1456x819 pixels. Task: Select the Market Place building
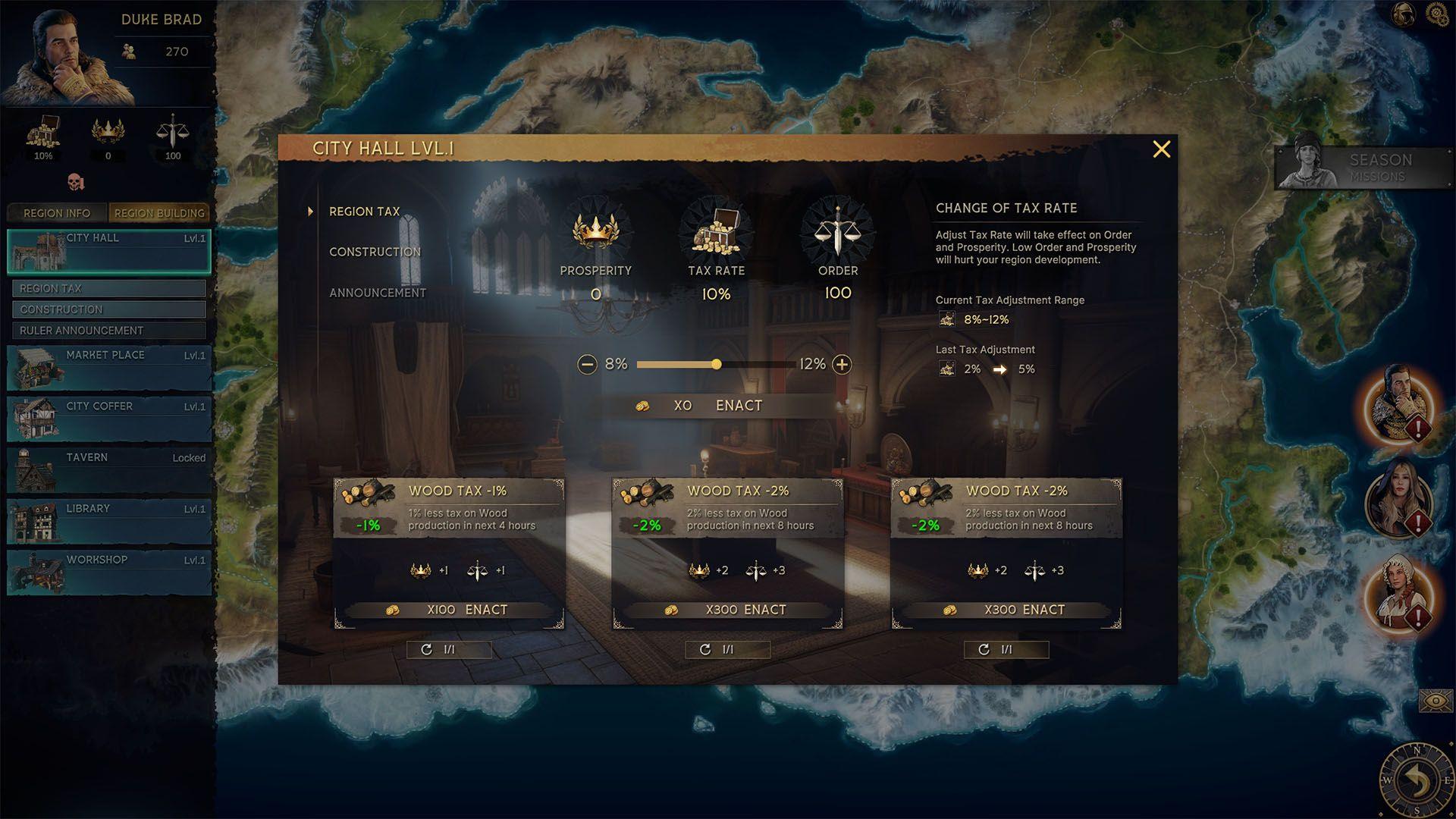click(109, 367)
